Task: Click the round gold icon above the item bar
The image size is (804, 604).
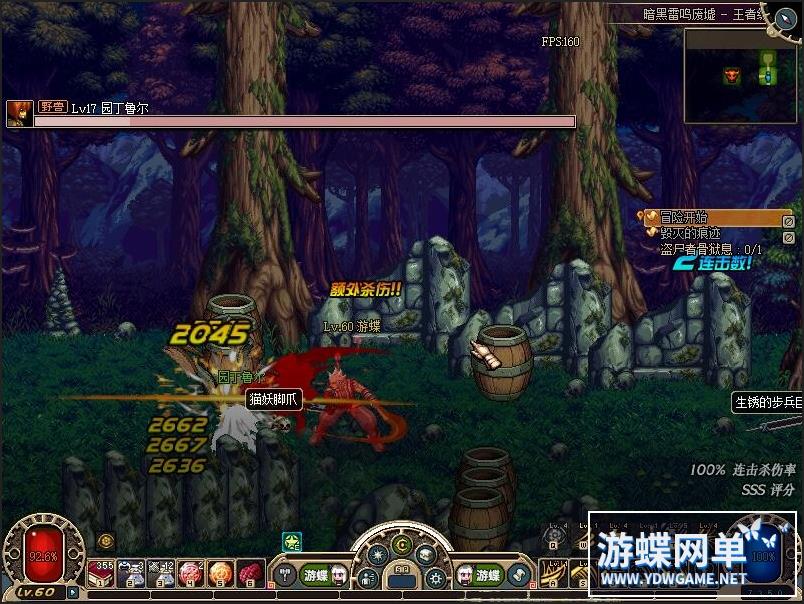Action: pyautogui.click(x=106, y=541)
